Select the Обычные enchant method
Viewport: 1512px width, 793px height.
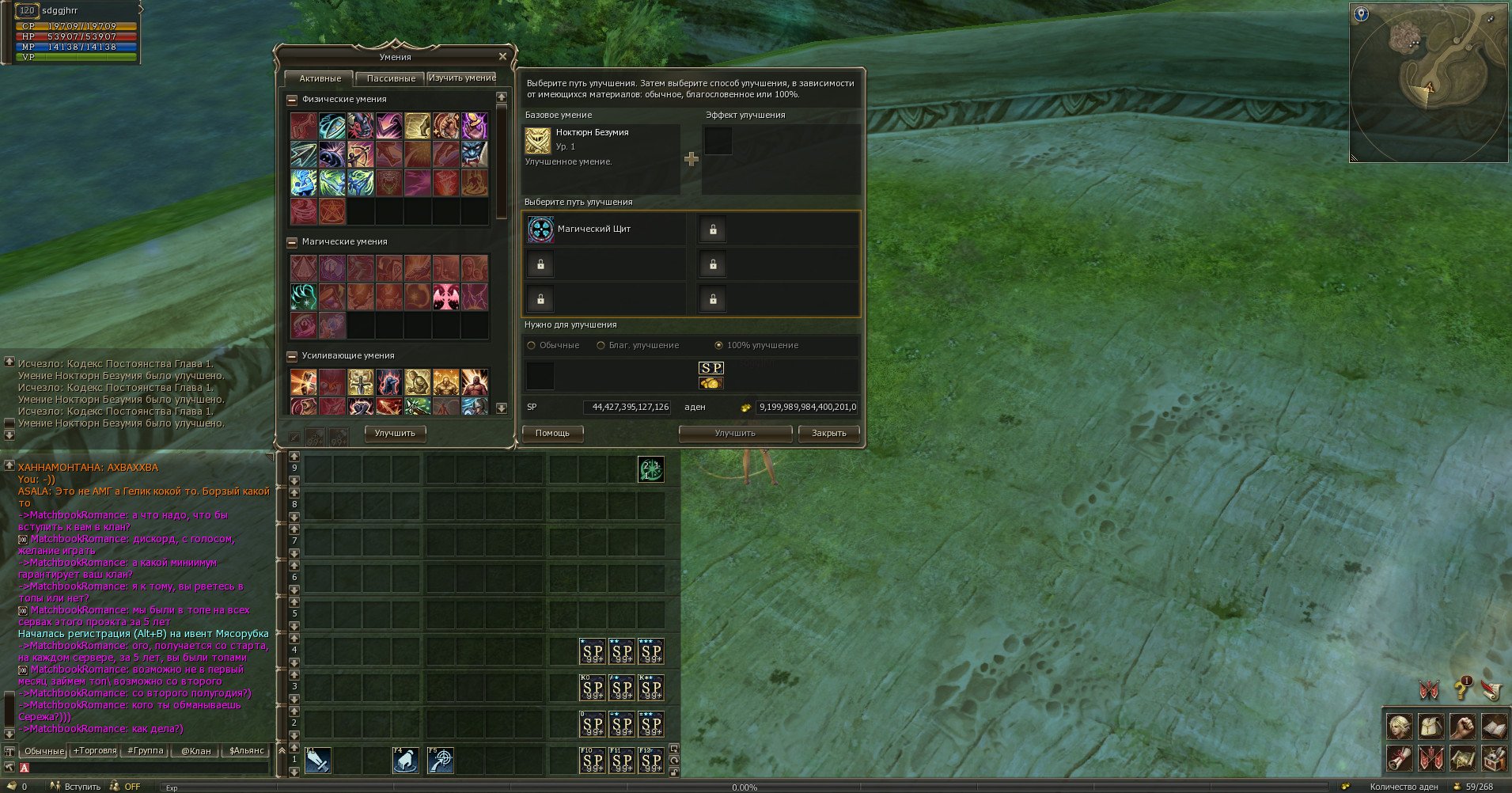click(x=532, y=346)
